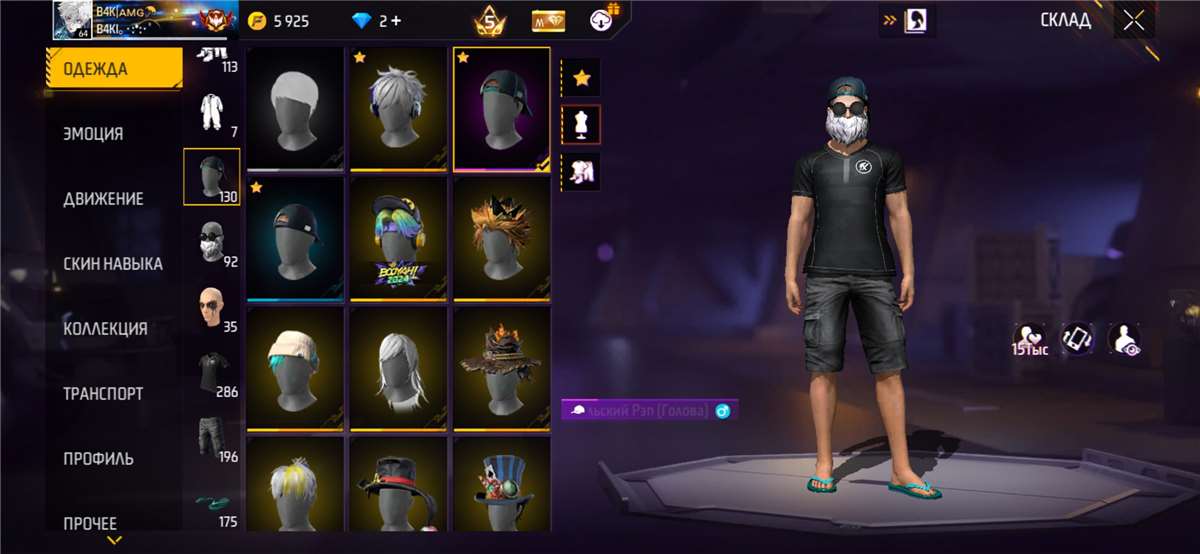This screenshot has width=1200, height=554.
Task: Choose the blue striped top hat
Action: [x=501, y=490]
